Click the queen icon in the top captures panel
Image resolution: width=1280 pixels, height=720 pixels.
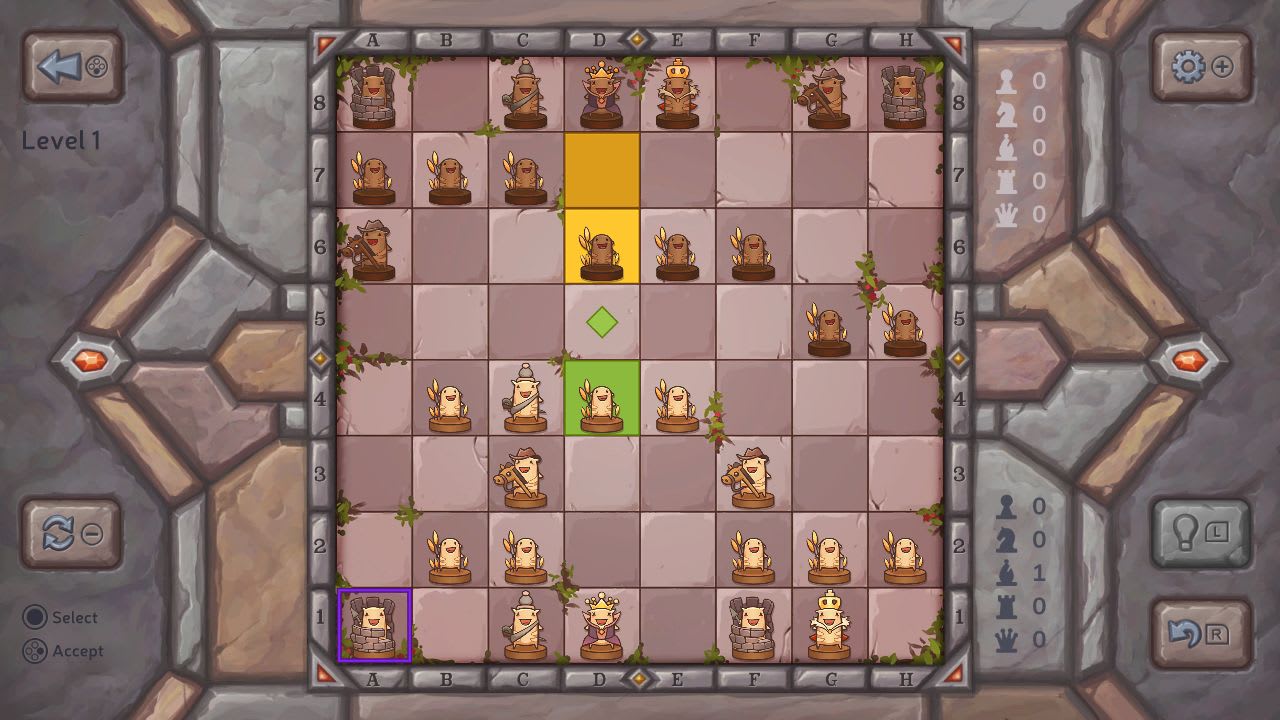point(1008,210)
